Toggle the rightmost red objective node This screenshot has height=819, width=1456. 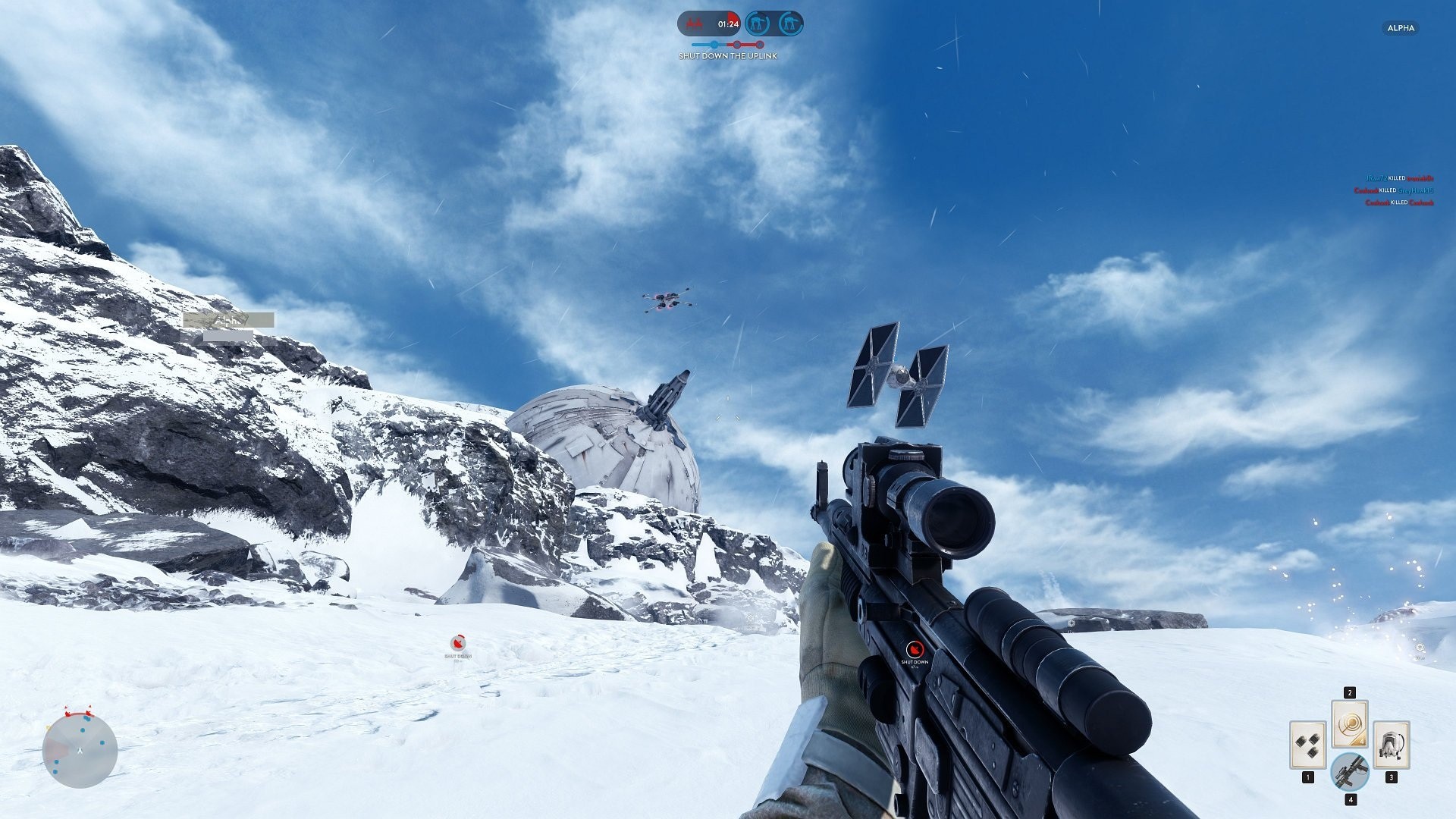click(760, 44)
